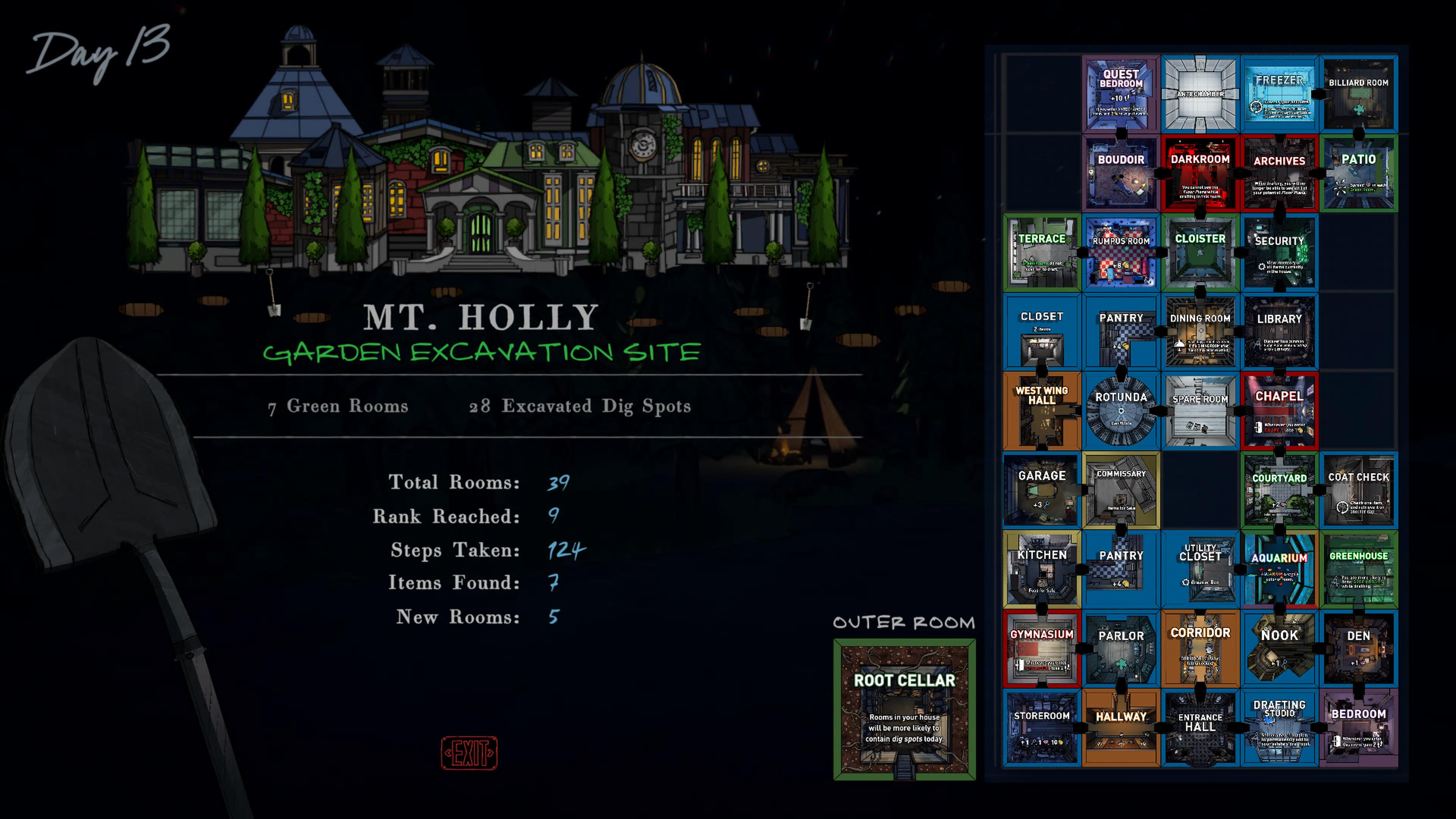
Task: Choose the Antechamber room tile
Action: (x=1200, y=95)
